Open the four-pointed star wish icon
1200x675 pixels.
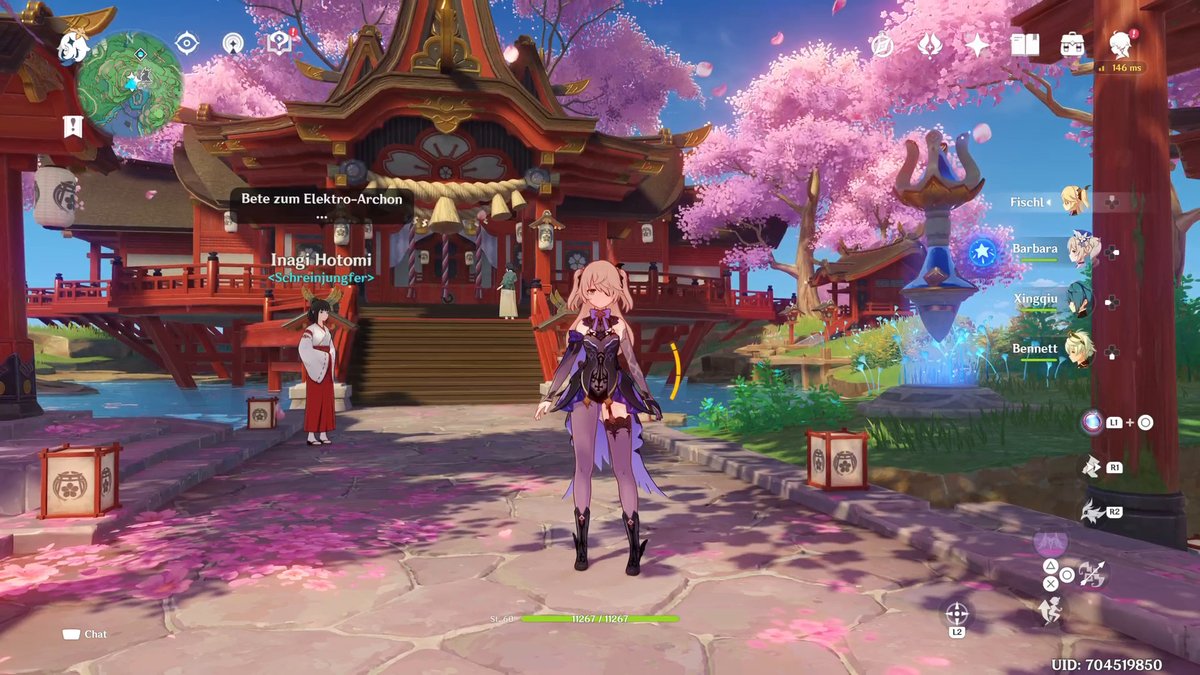pos(977,45)
